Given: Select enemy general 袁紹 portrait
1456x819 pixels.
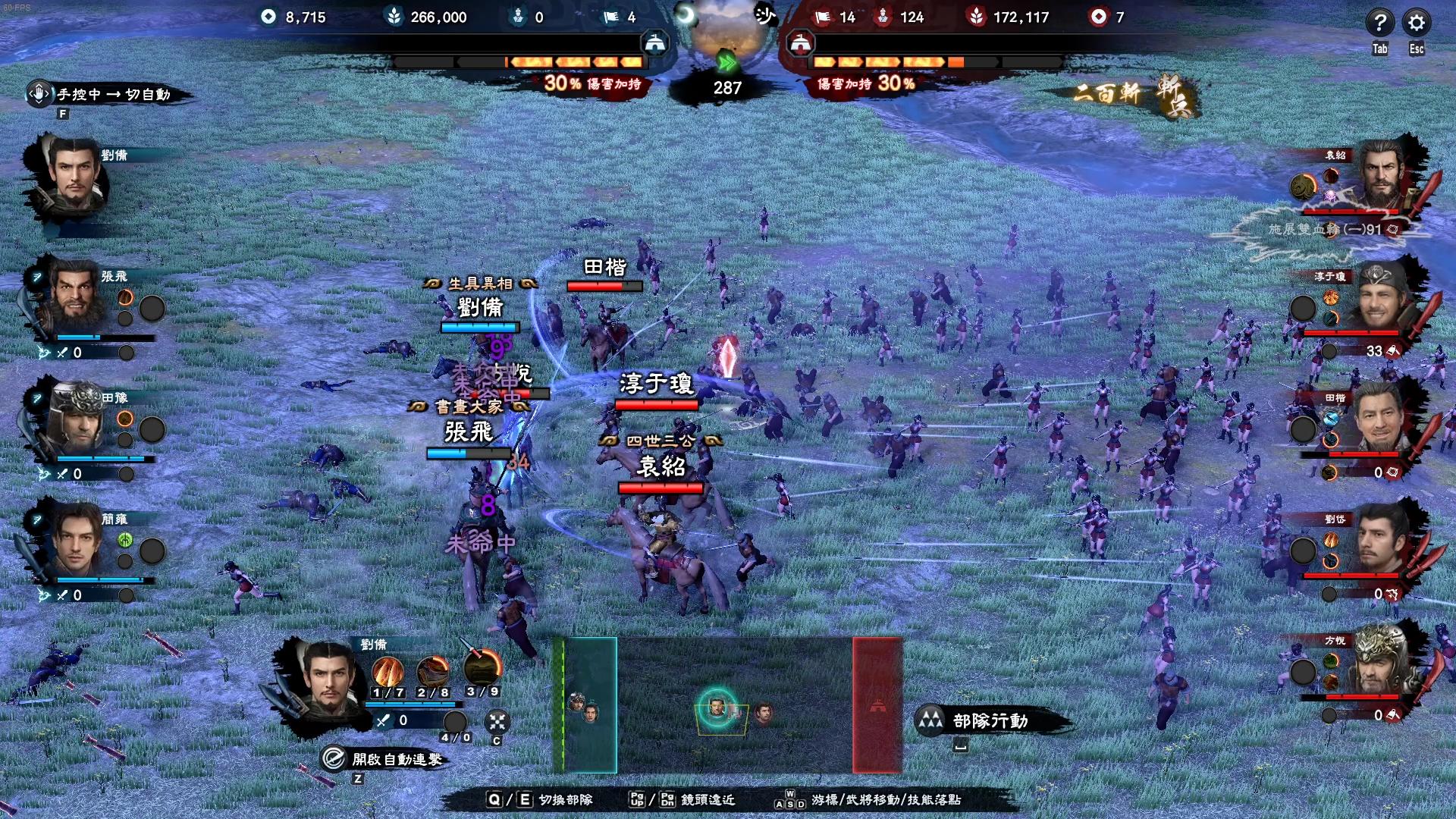Looking at the screenshot, I should [1379, 177].
